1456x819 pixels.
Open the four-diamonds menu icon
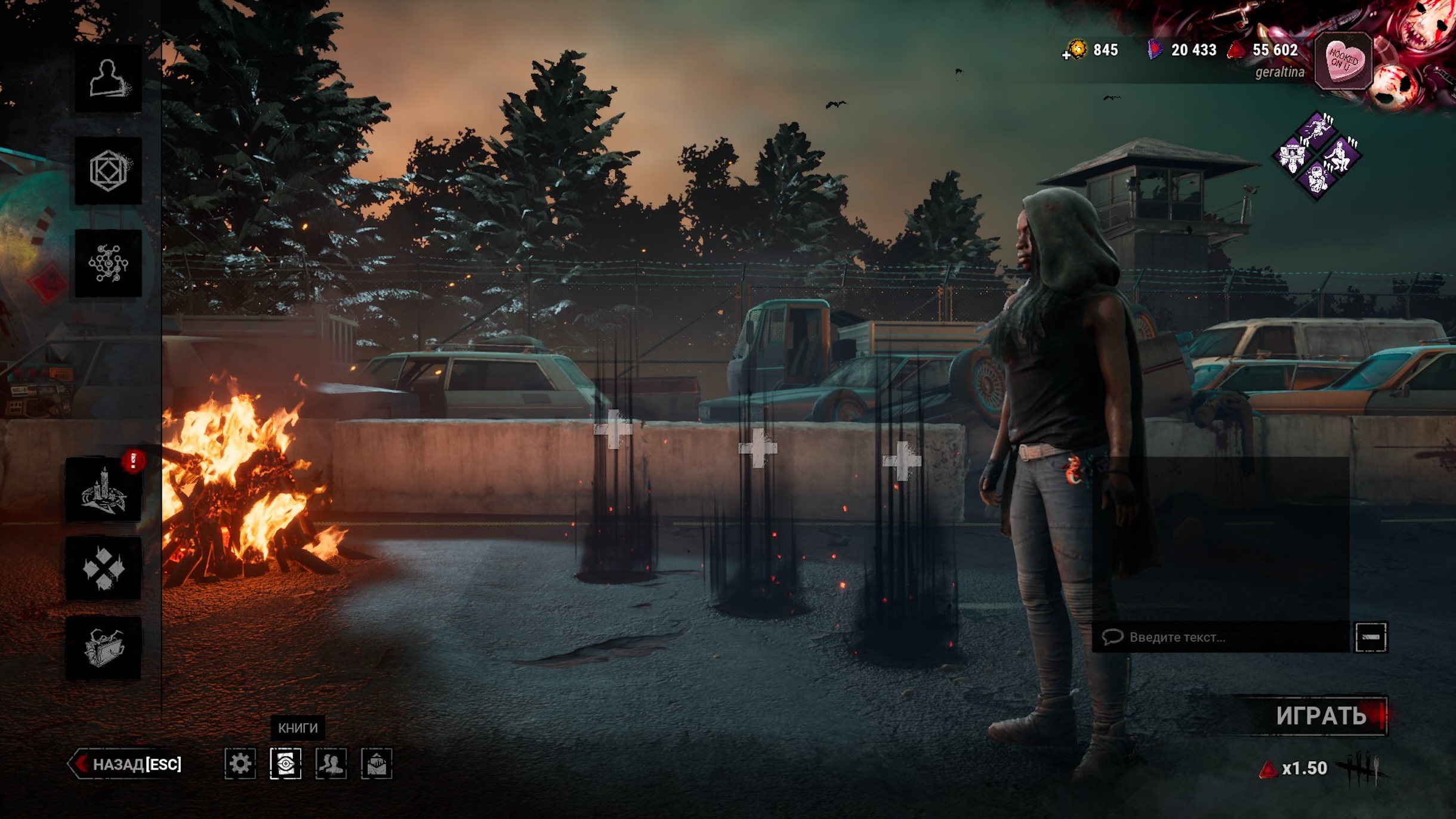click(x=104, y=568)
